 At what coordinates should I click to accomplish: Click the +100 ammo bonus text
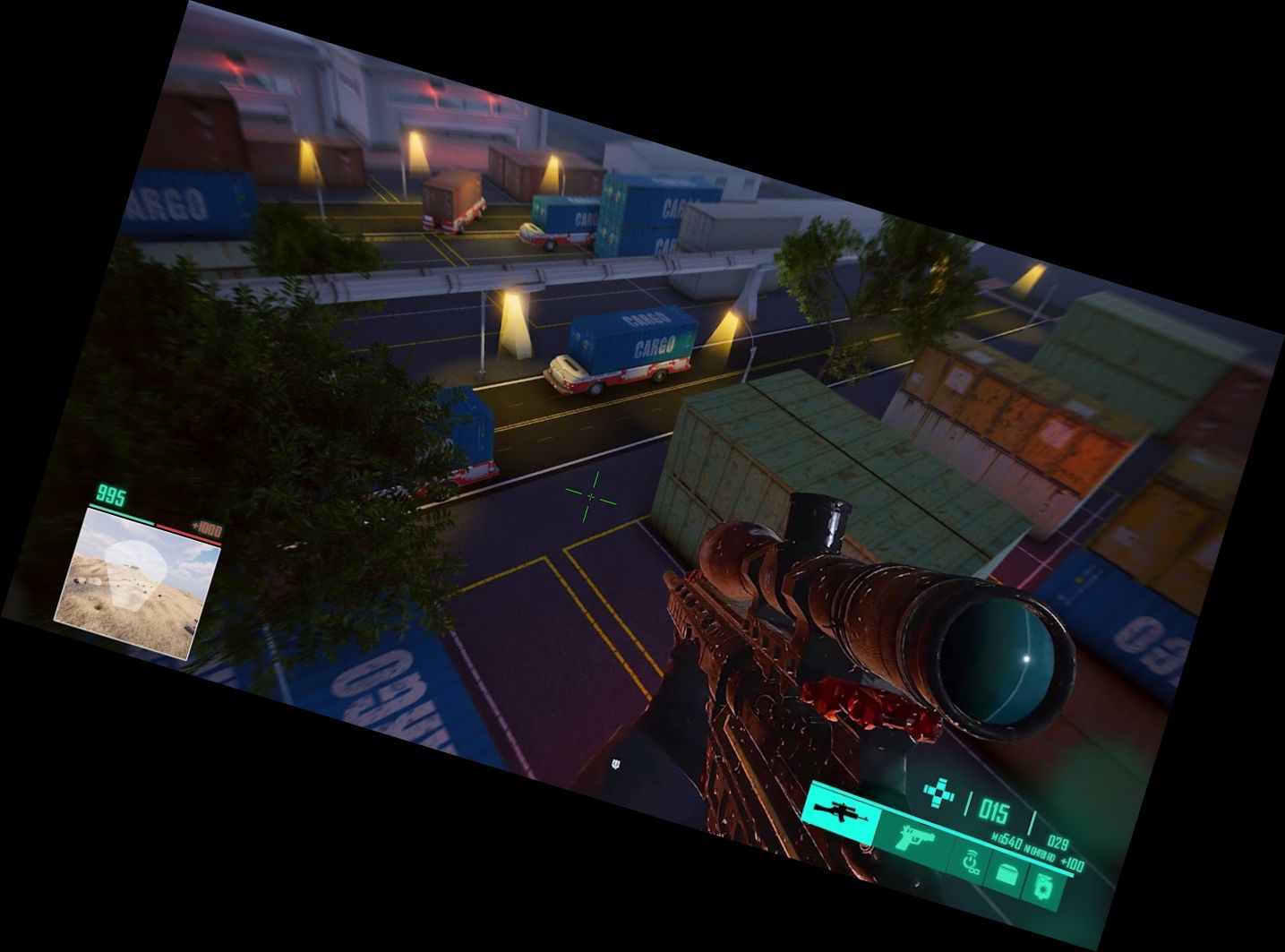(1072, 862)
